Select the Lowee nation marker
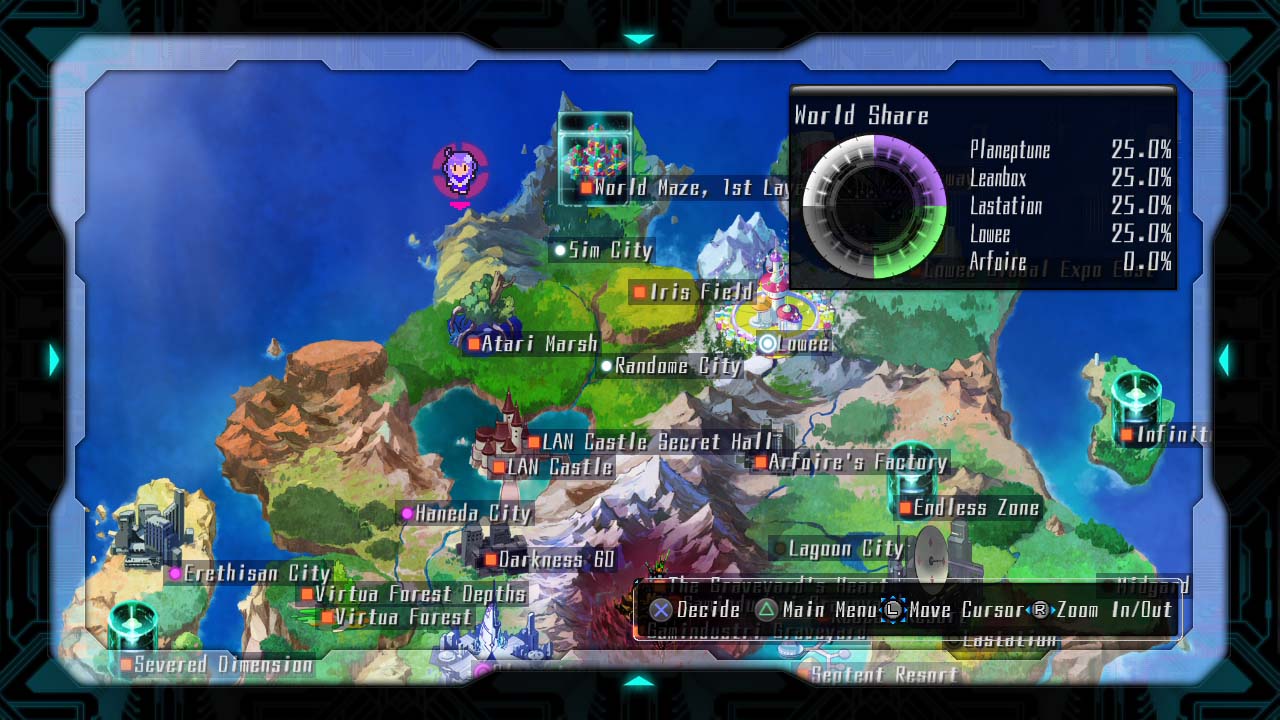The width and height of the screenshot is (1280, 720). 767,344
